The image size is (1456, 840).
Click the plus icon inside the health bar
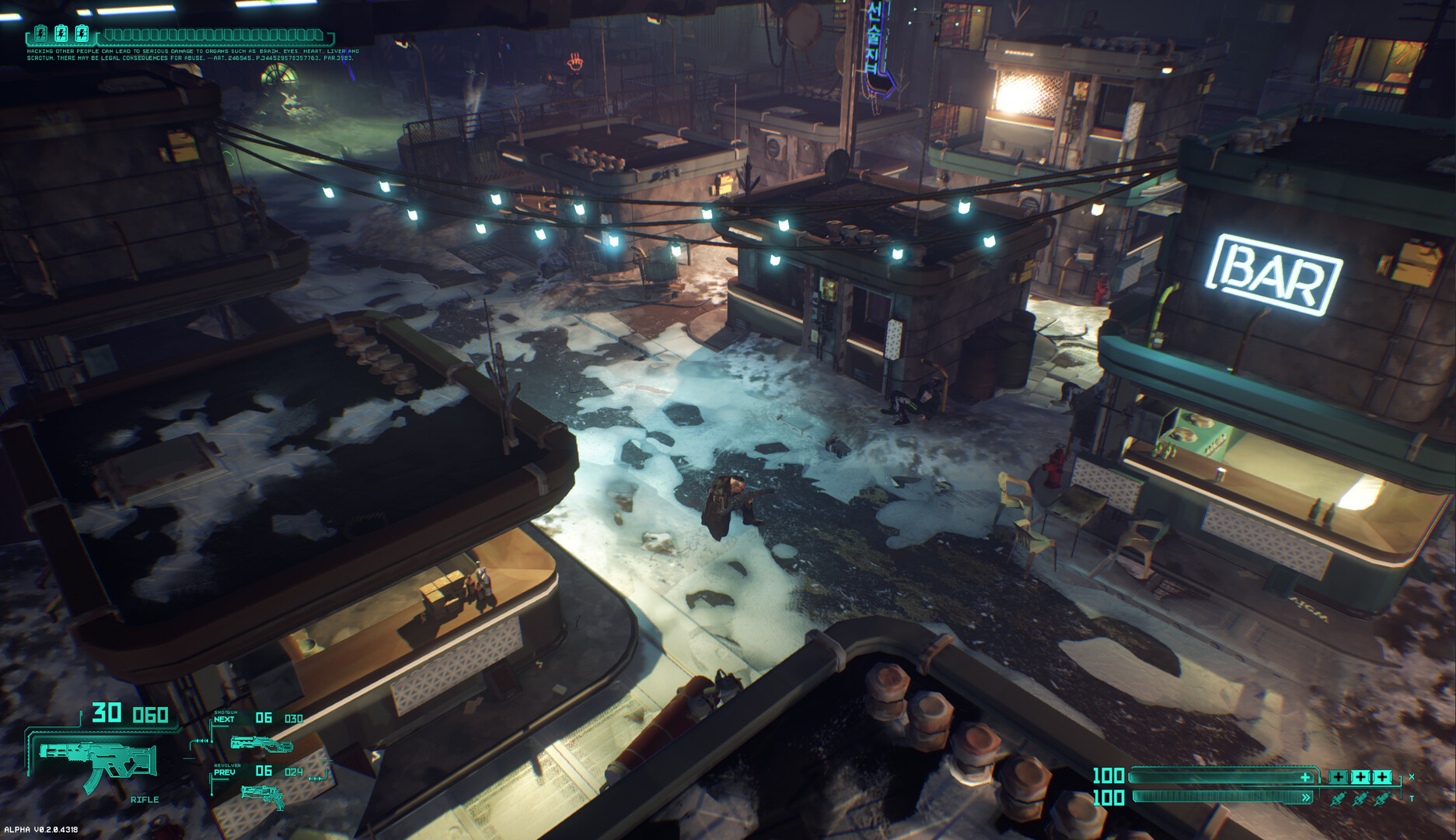(x=1305, y=778)
